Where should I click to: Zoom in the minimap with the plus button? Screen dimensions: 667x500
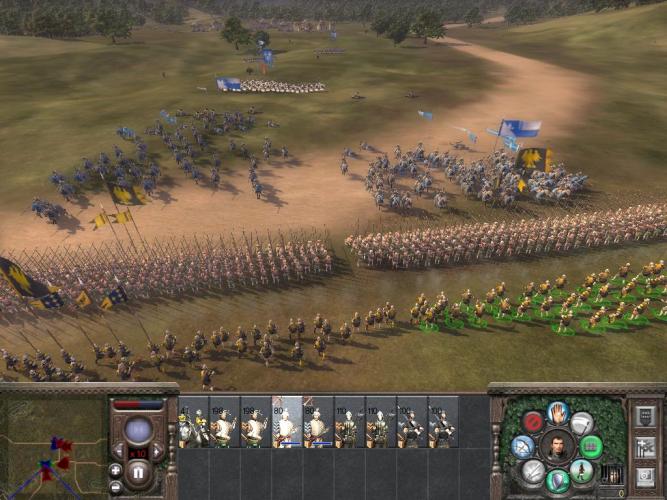tap(116, 470)
